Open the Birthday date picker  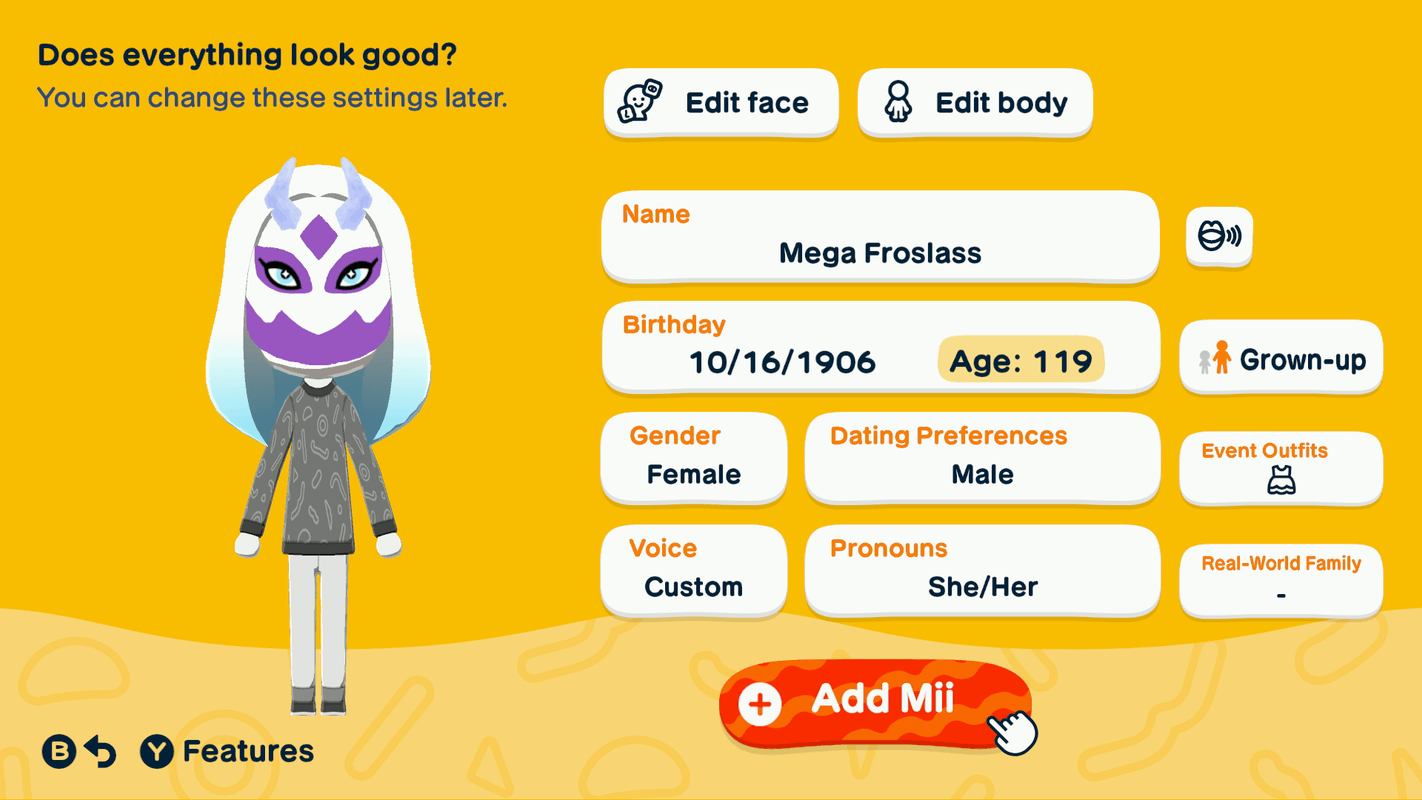click(880, 346)
